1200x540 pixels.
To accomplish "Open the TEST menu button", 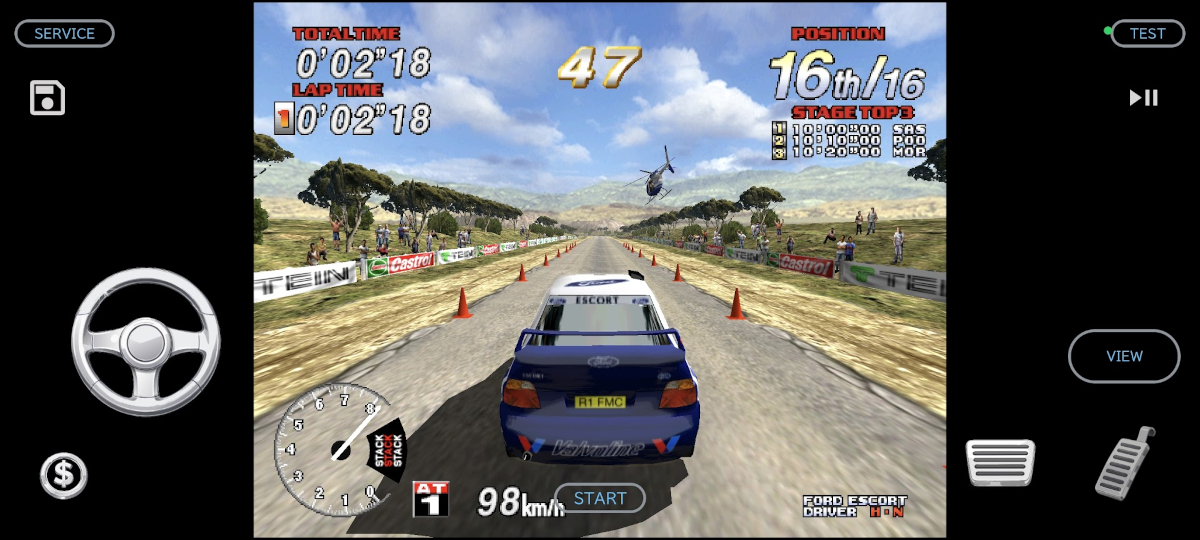I will click(1147, 34).
